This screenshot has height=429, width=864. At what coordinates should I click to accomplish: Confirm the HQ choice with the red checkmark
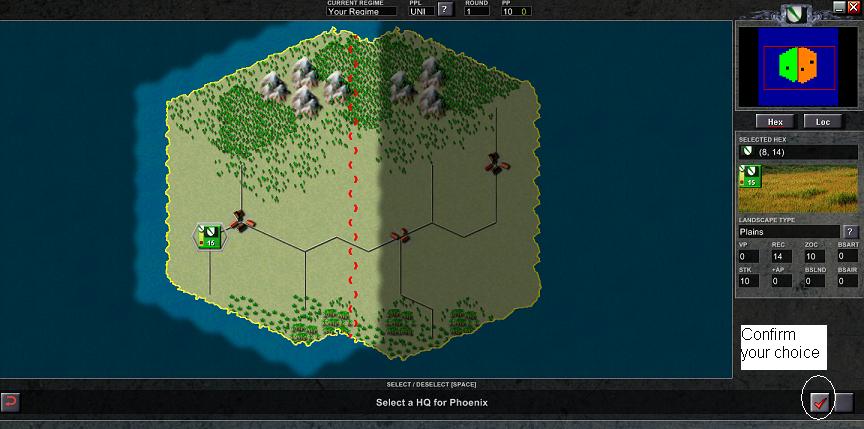(819, 402)
